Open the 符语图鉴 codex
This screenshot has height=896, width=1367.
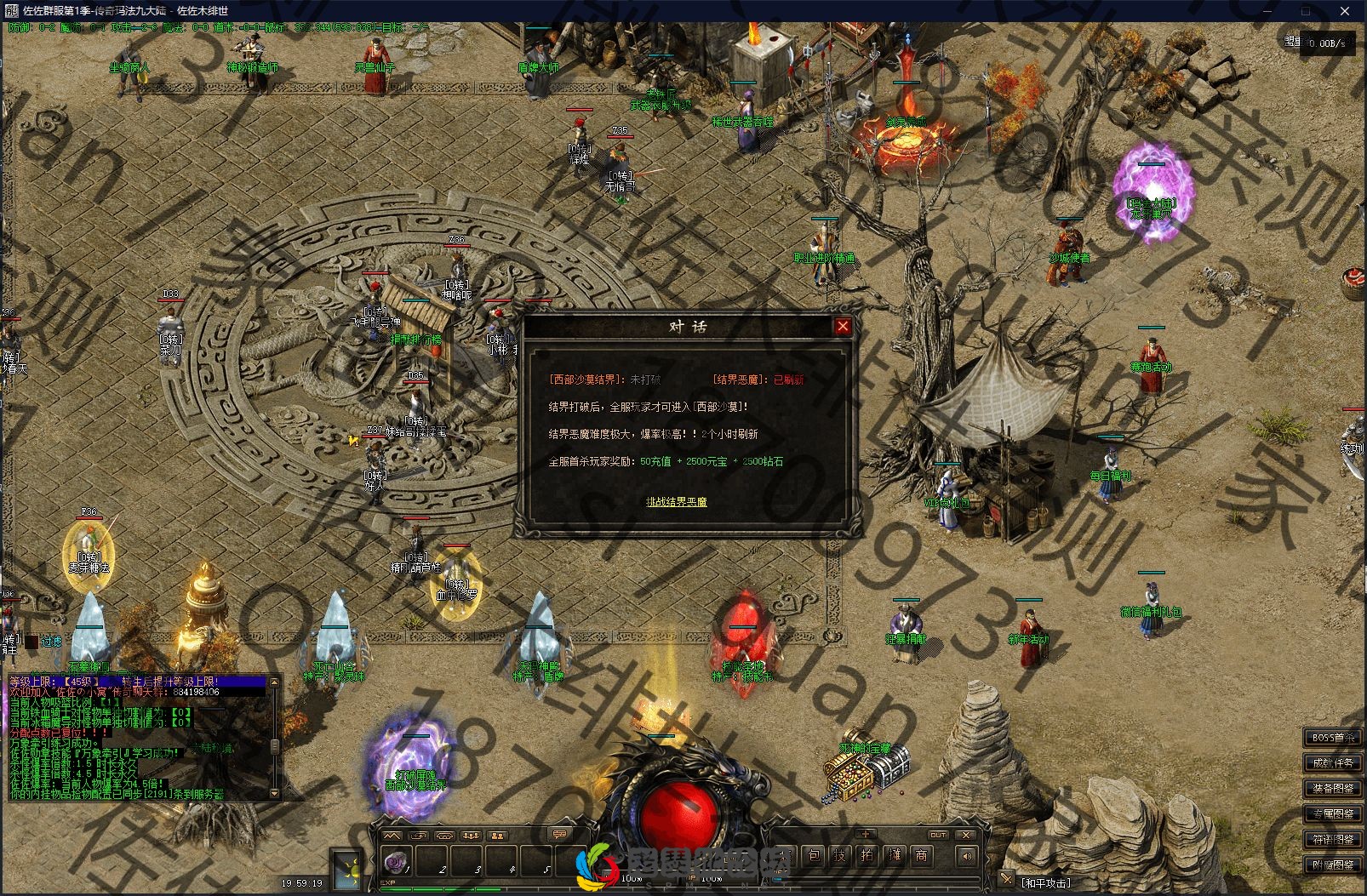pyautogui.click(x=1333, y=840)
